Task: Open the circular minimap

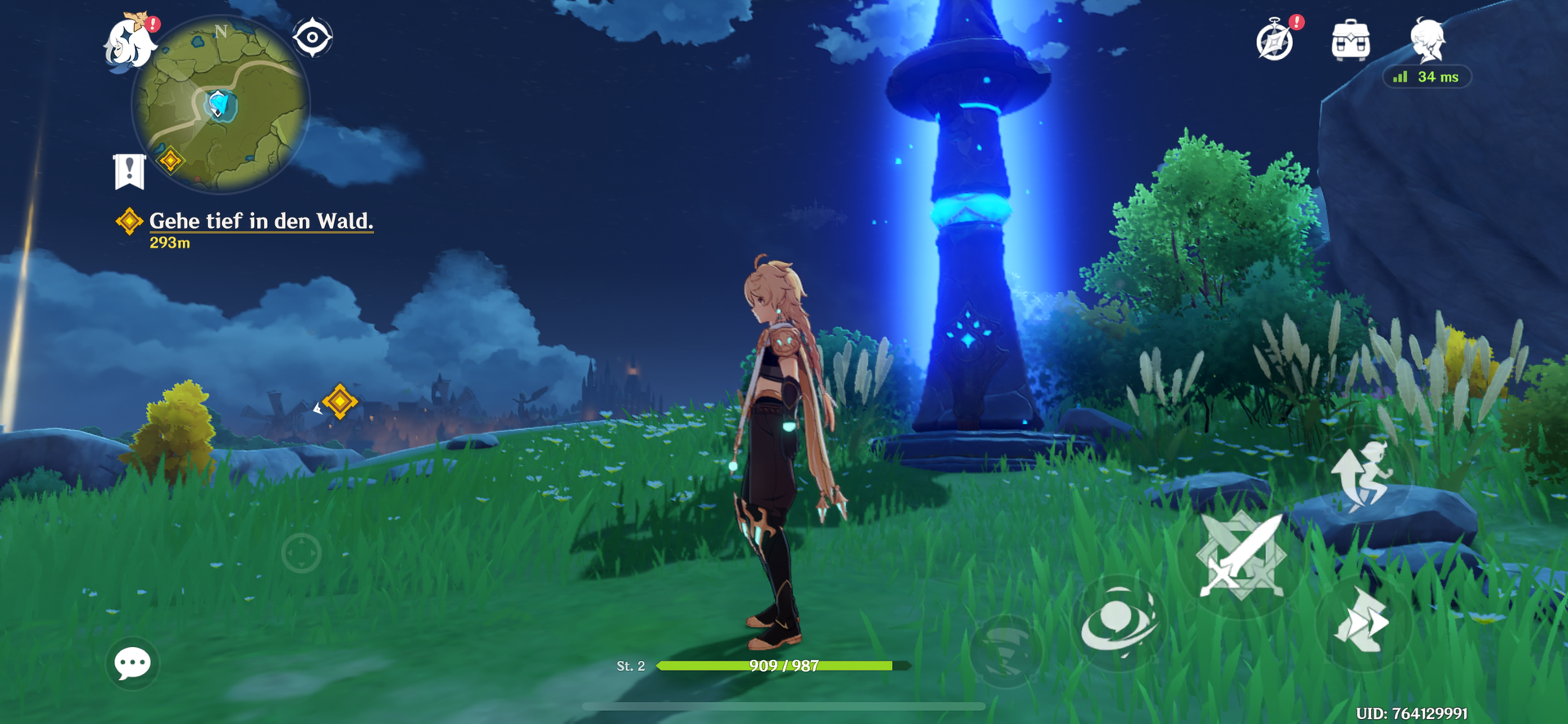Action: pyautogui.click(x=220, y=105)
